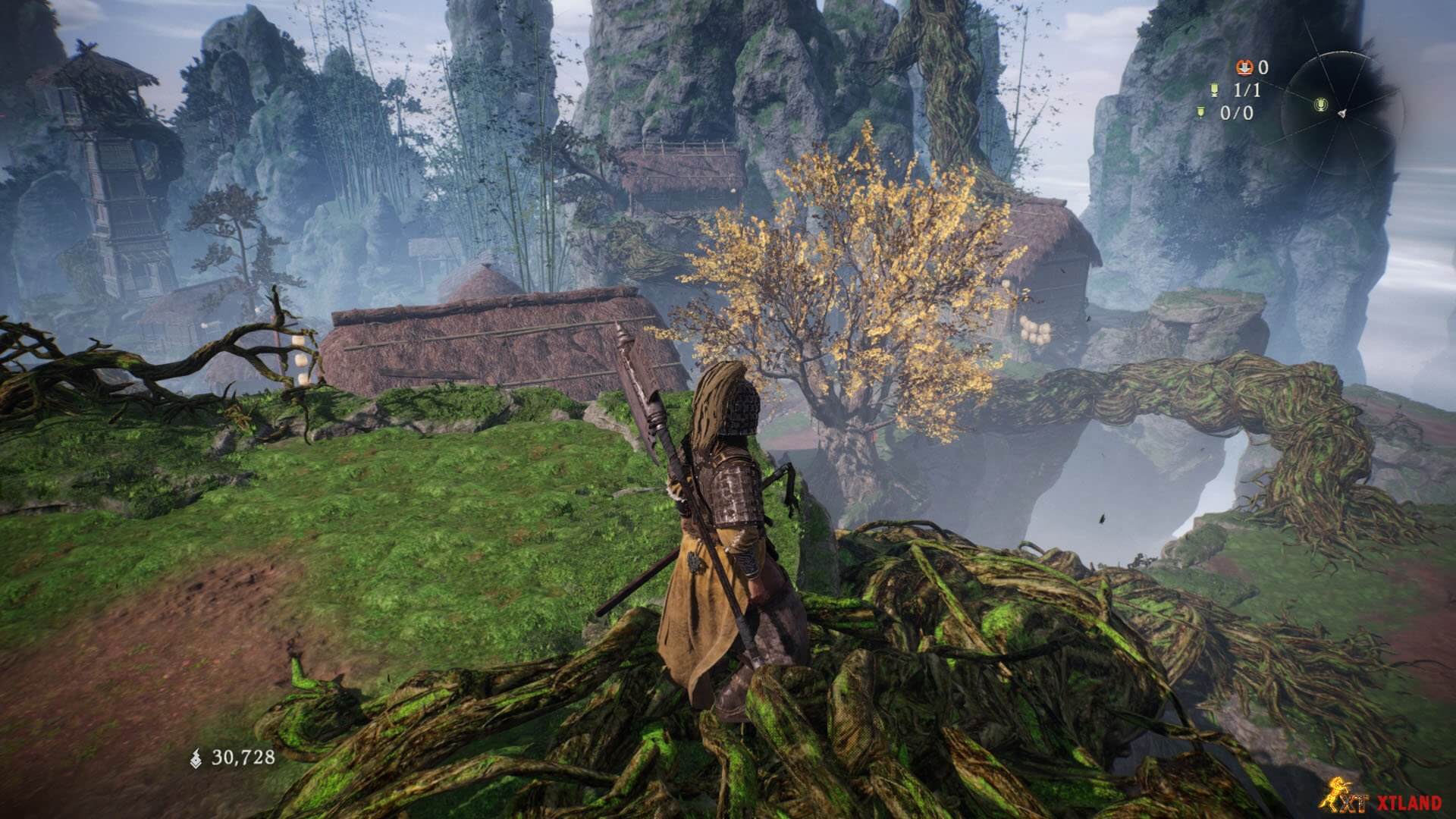Screen dimensions: 1456x819
Task: Select the yellow battle flag marker on minimap
Action: tap(1320, 104)
